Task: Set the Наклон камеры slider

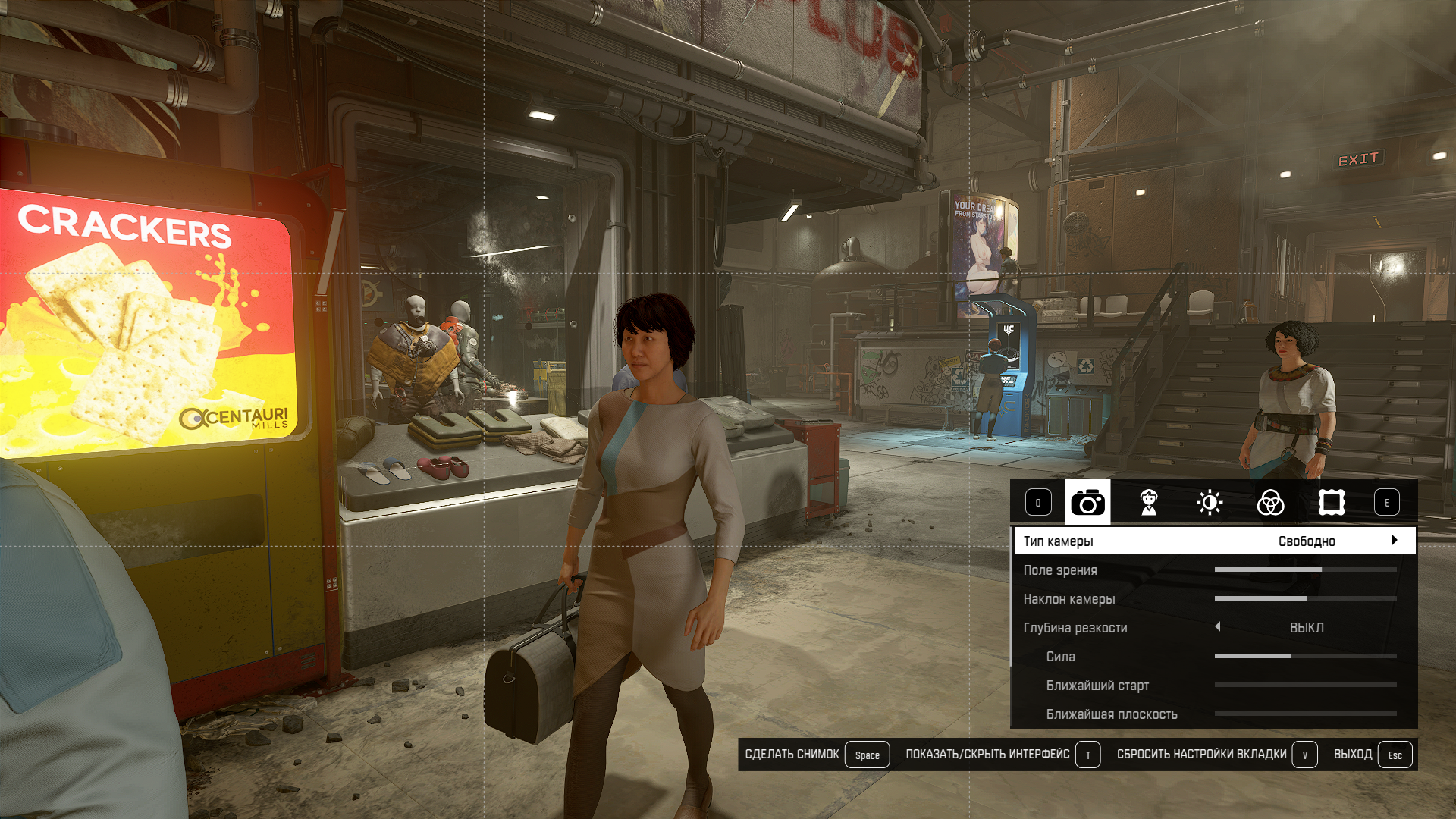Action: 1305,598
